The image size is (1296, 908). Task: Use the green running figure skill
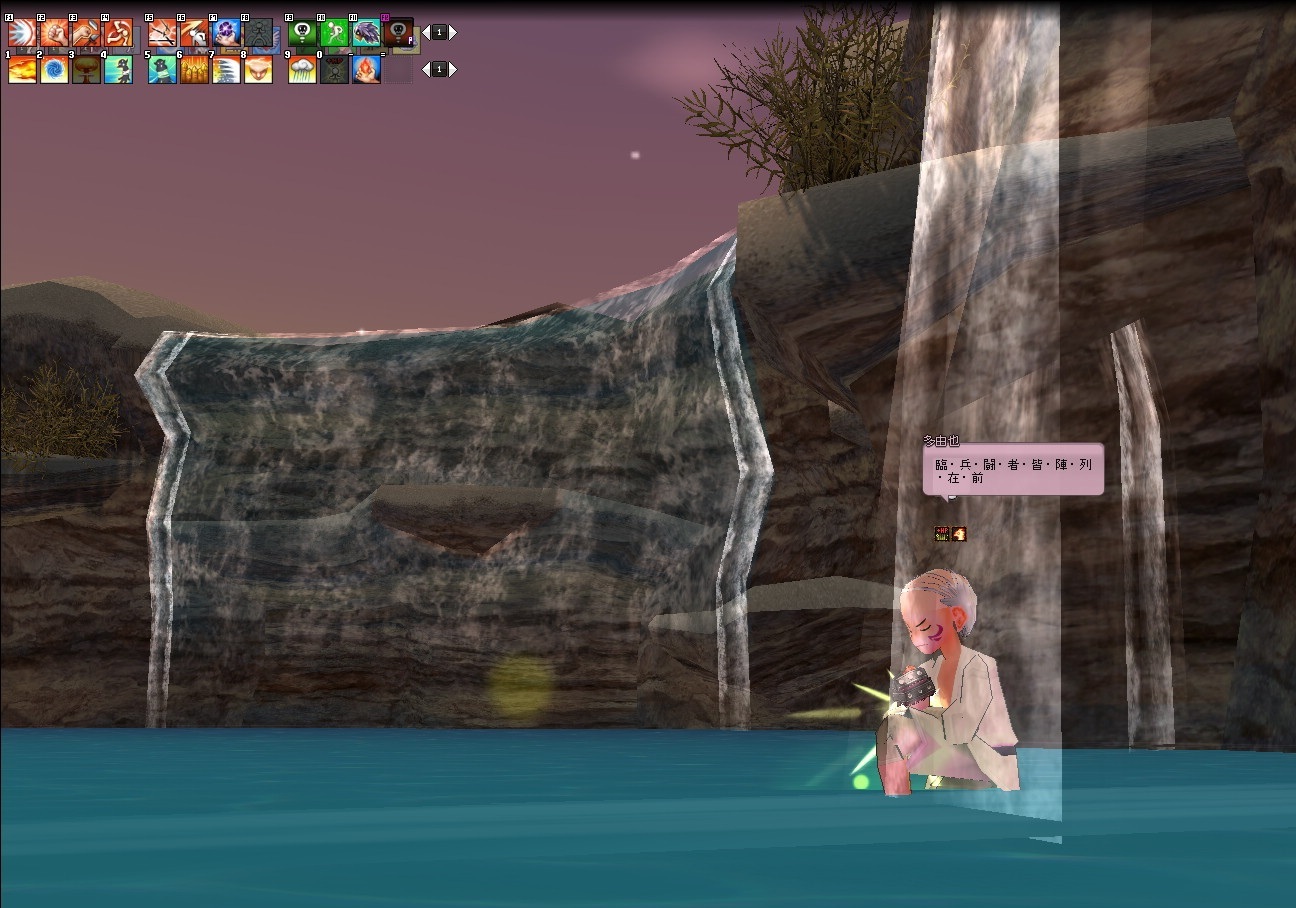(334, 33)
